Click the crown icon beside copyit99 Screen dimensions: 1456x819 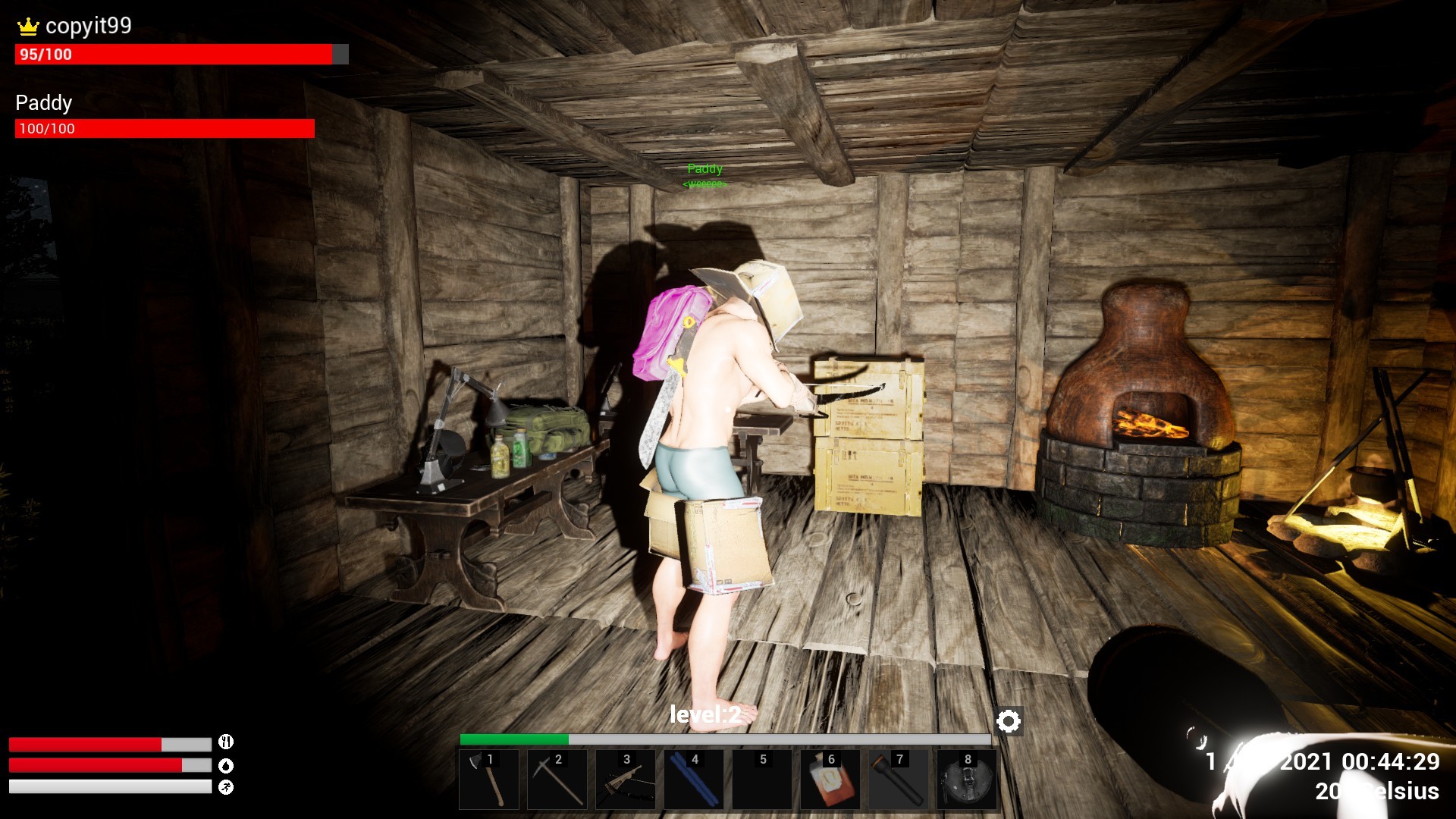point(27,26)
